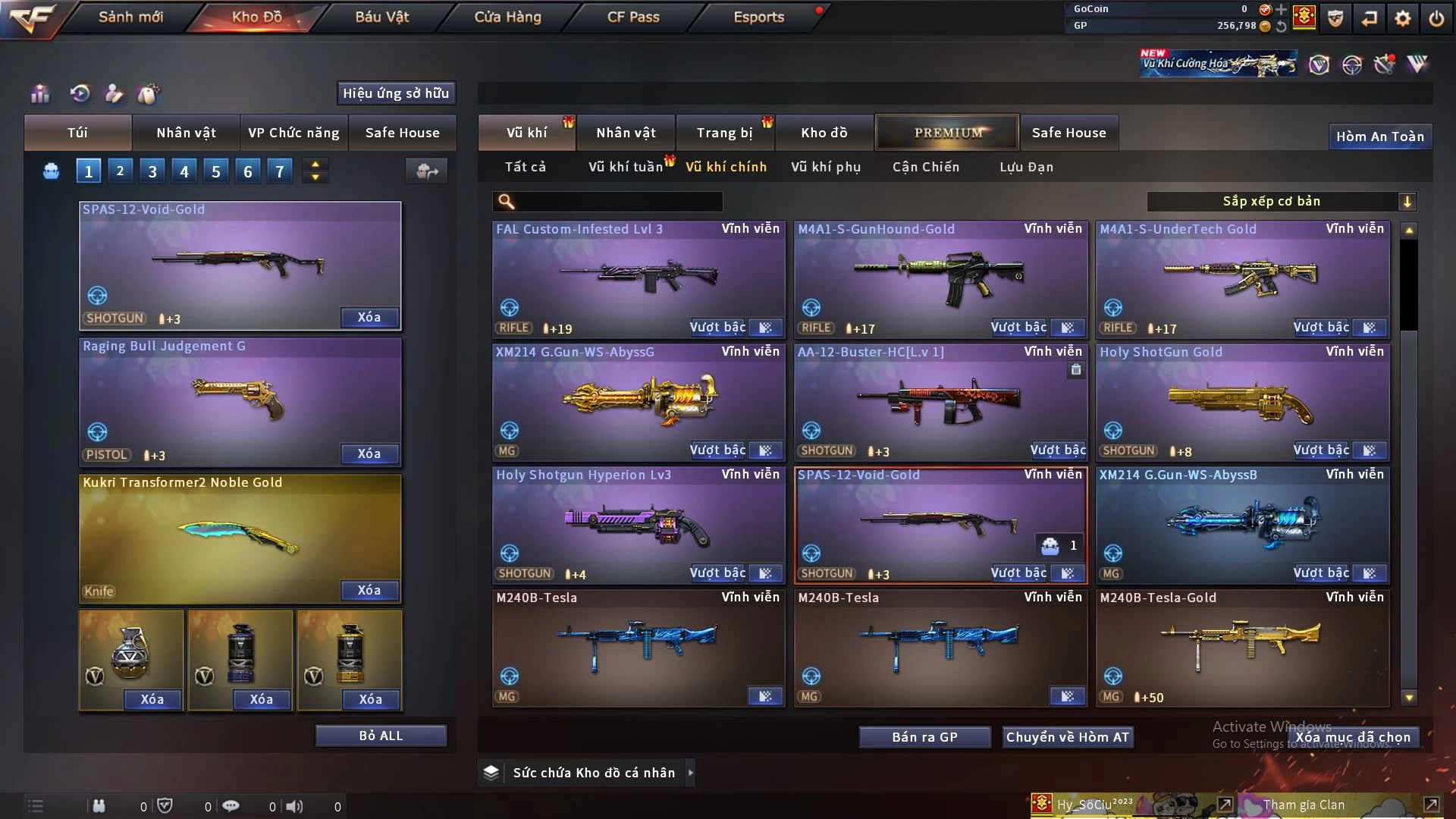The width and height of the screenshot is (1456, 819).
Task: Open the Cửa Hàng shop menu
Action: tap(507, 17)
